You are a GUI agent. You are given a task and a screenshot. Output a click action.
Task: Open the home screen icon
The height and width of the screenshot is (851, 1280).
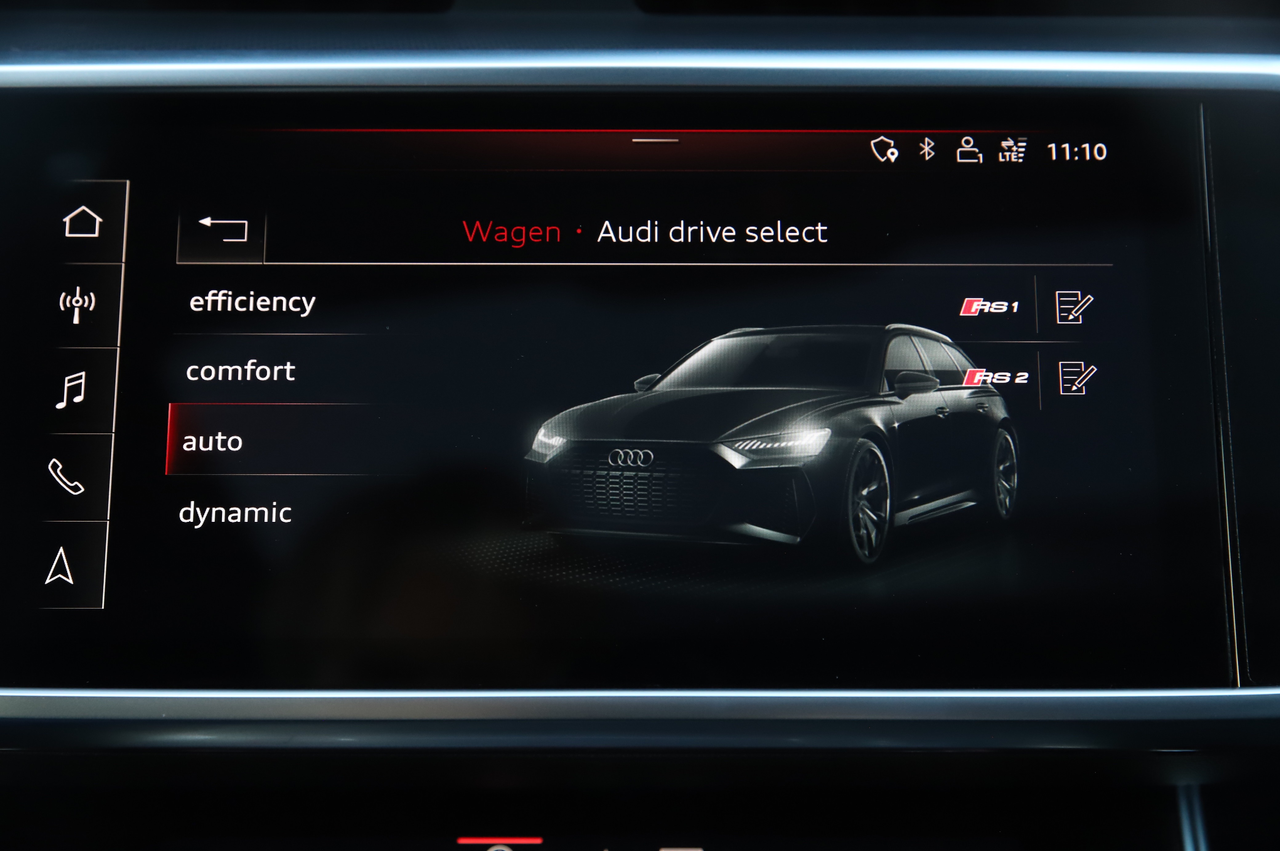point(82,221)
